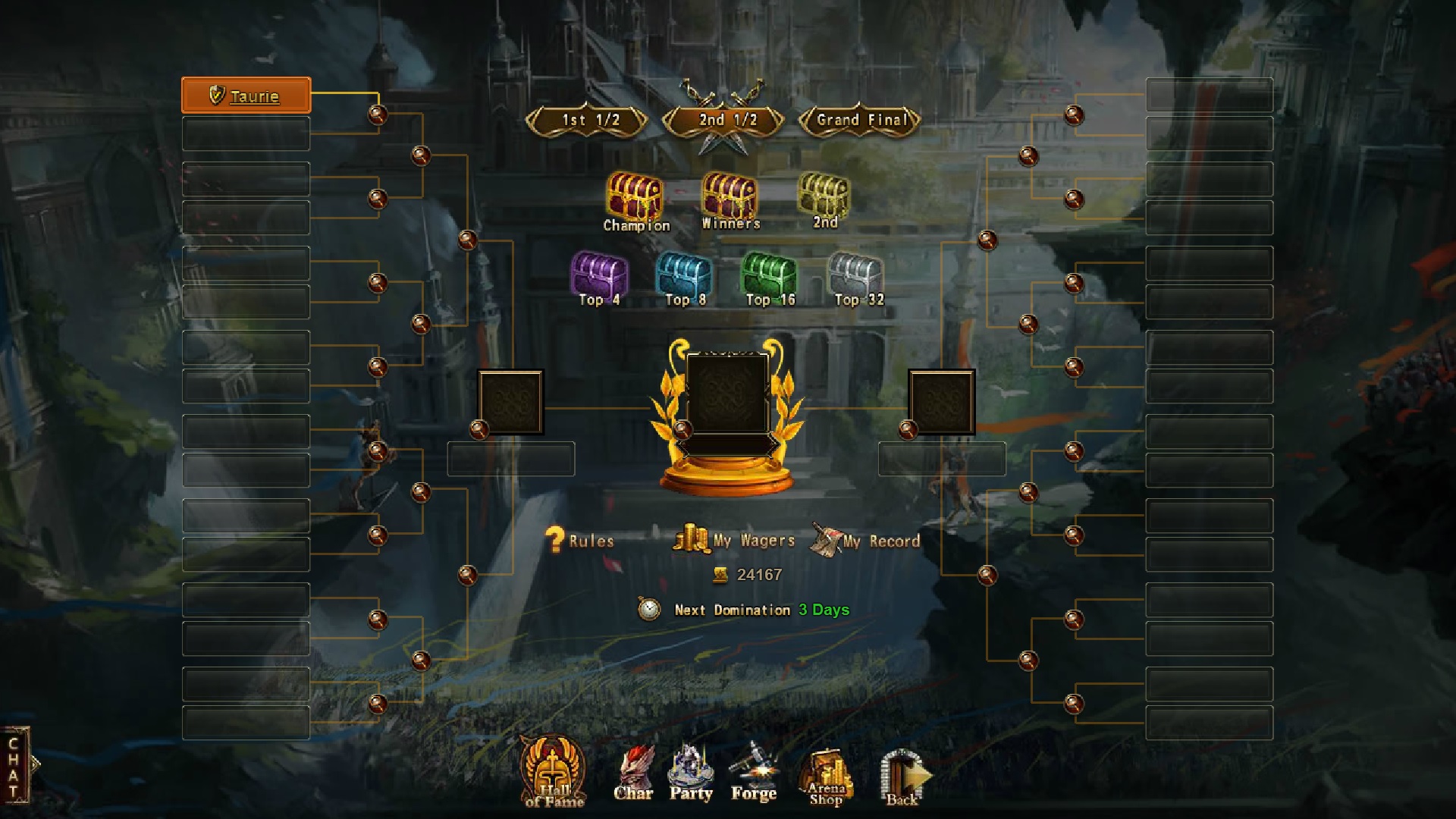Switch to the 1st 1/2 bracket tab
Viewport: 1456px width, 819px height.
[x=589, y=120]
